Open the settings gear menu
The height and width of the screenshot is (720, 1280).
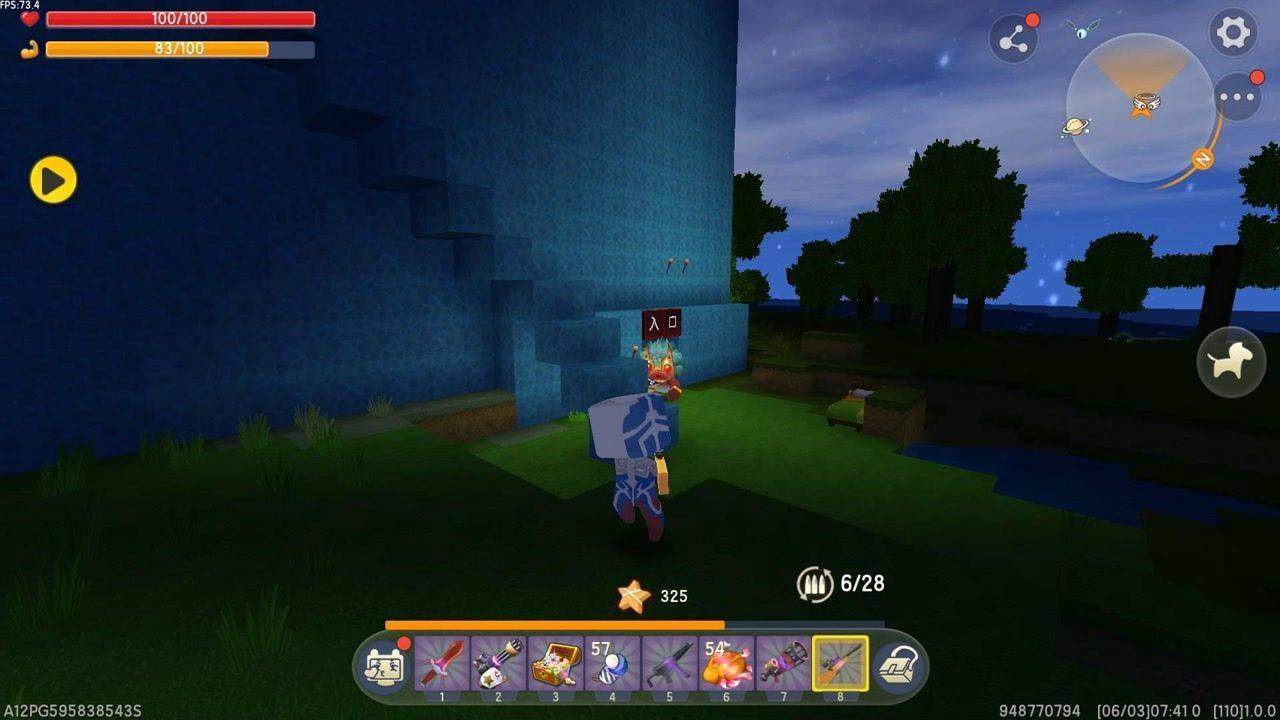tap(1233, 33)
